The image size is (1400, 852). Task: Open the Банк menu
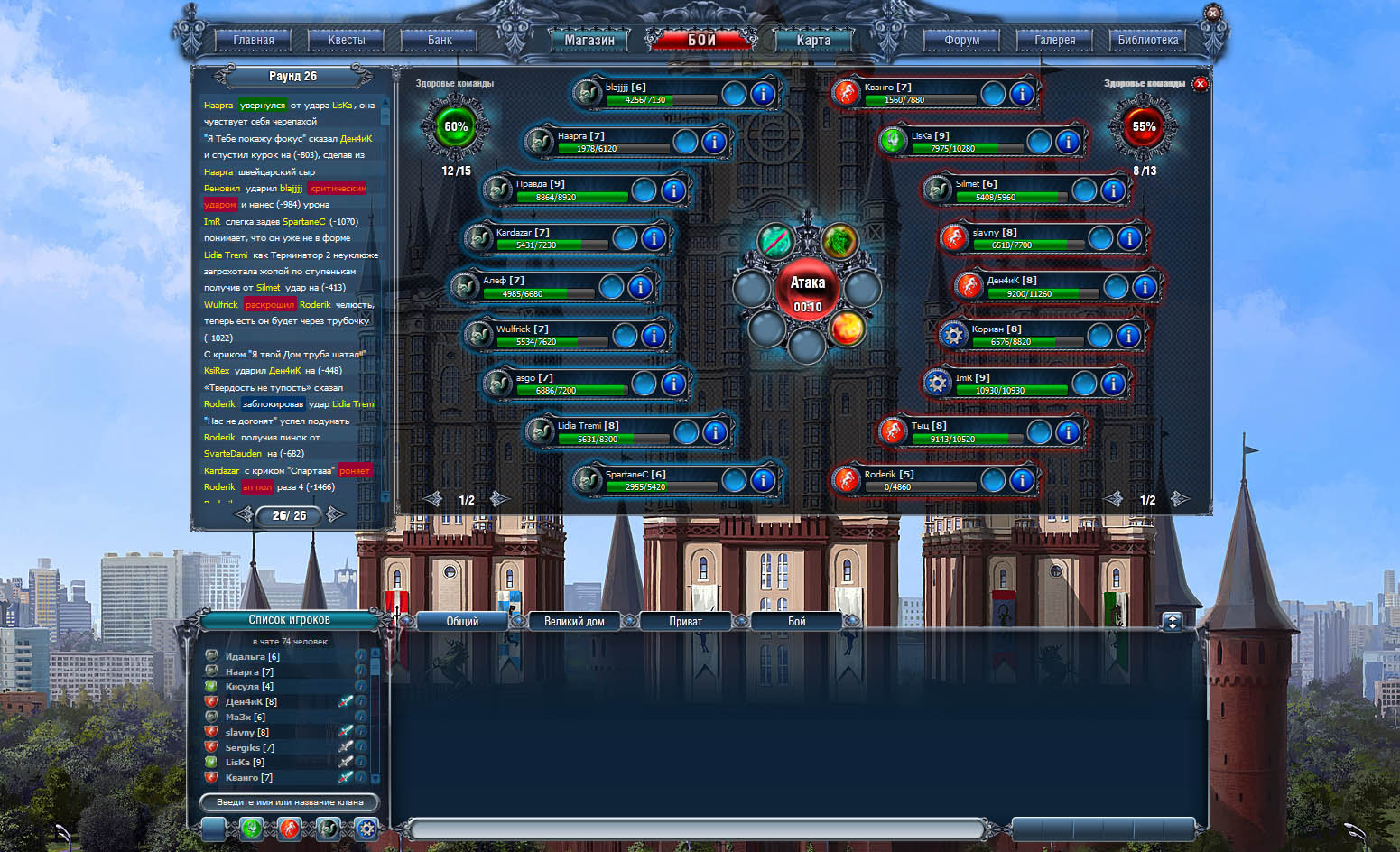pos(440,40)
